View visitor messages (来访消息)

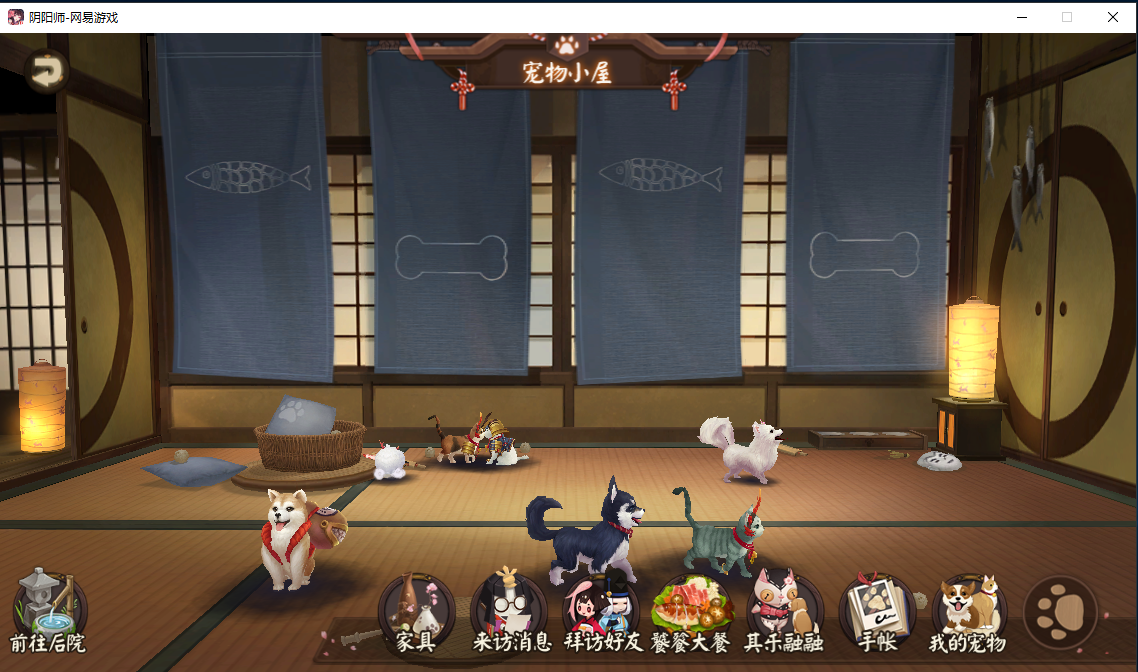(x=510, y=612)
